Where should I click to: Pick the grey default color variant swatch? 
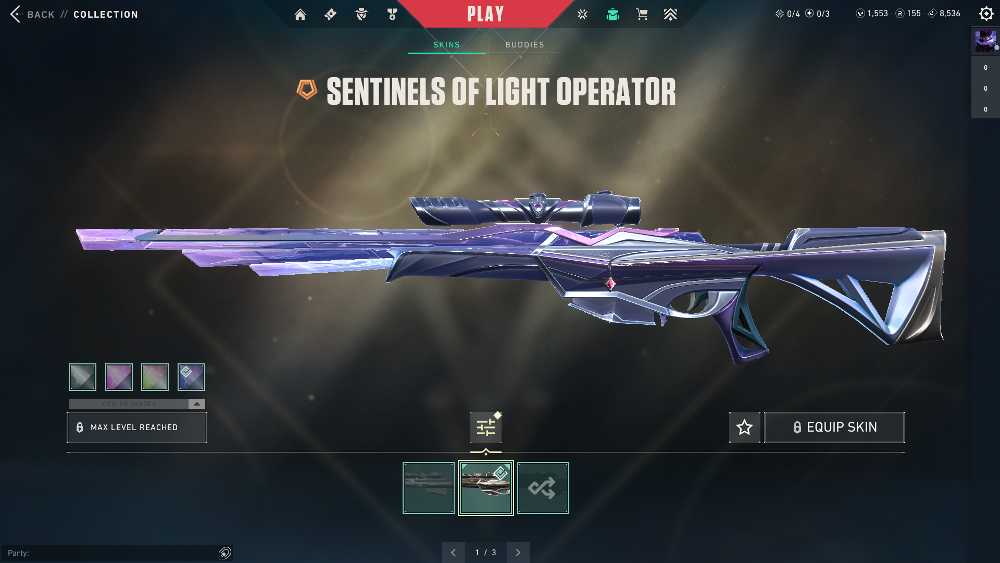pyautogui.click(x=83, y=377)
